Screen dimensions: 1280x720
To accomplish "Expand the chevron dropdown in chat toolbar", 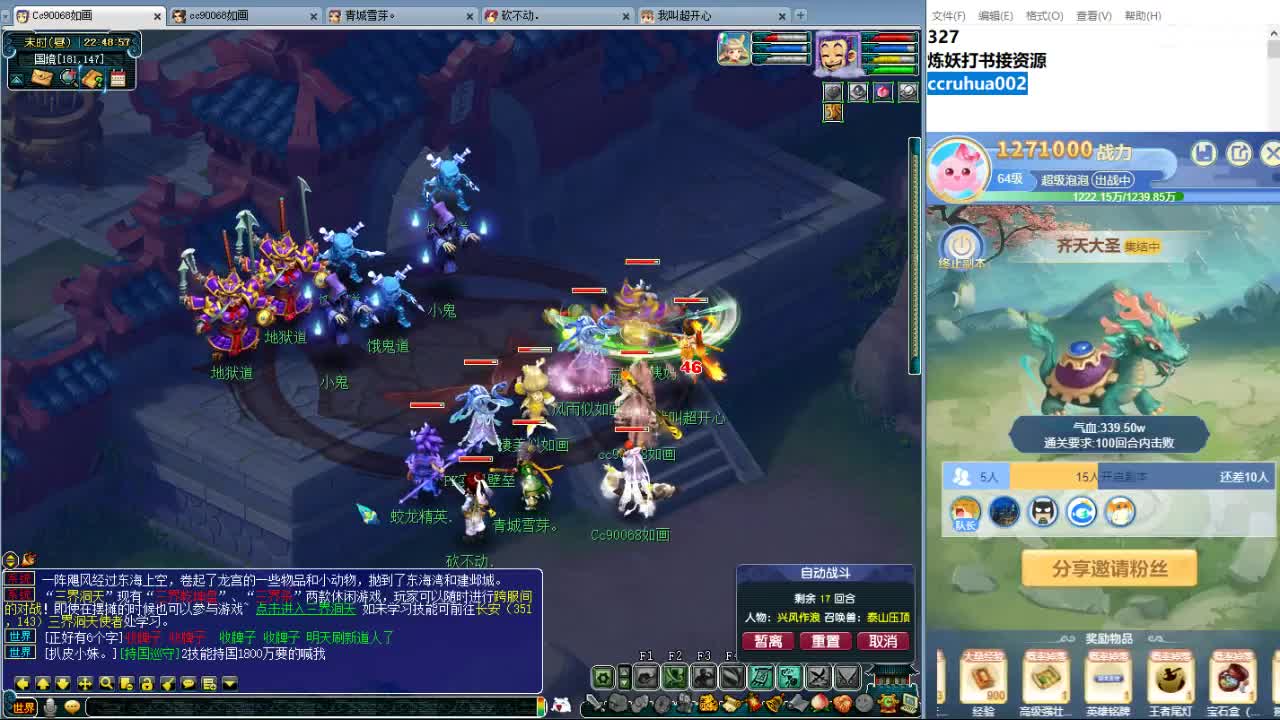I will click(x=230, y=683).
